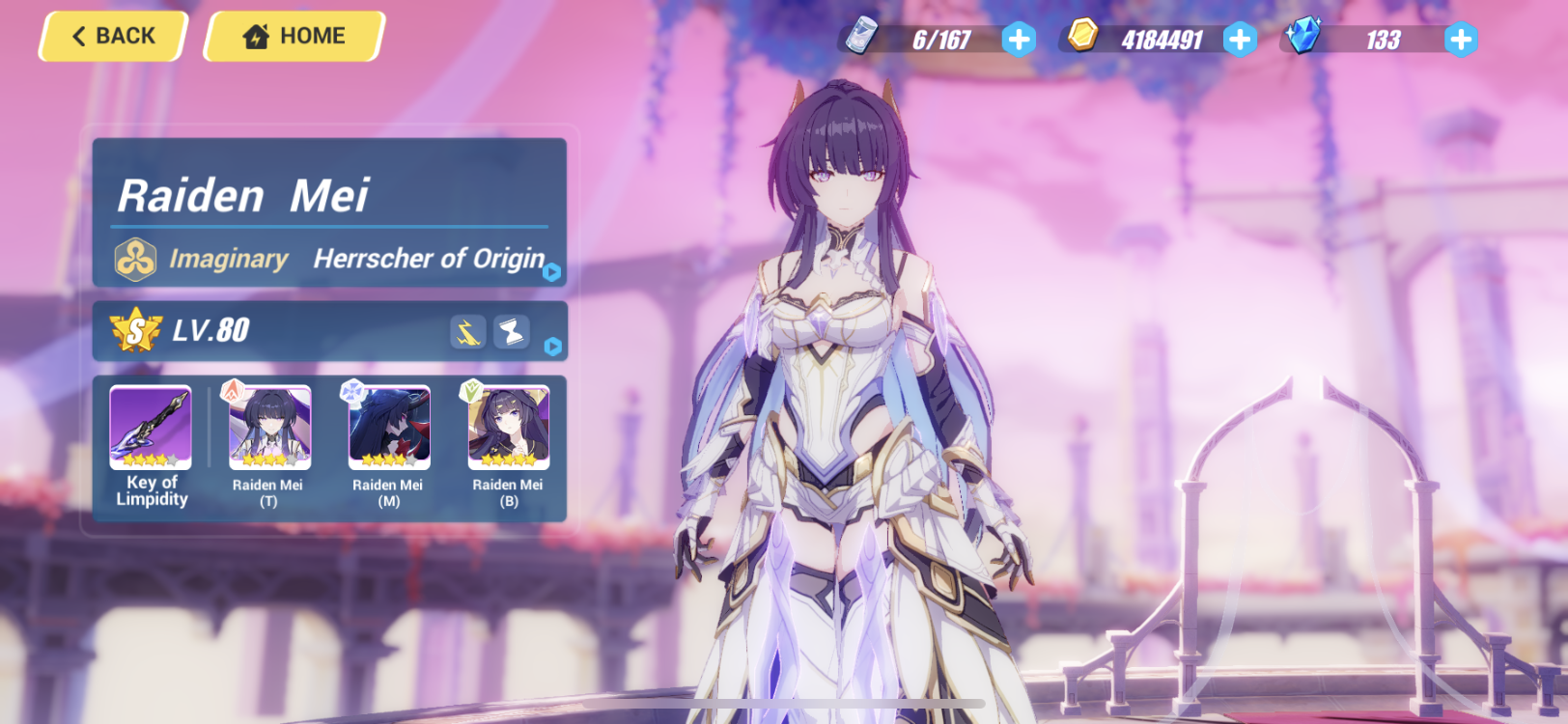Open the hourglass icon next to LV.80
The width and height of the screenshot is (1568, 724).
tap(512, 331)
